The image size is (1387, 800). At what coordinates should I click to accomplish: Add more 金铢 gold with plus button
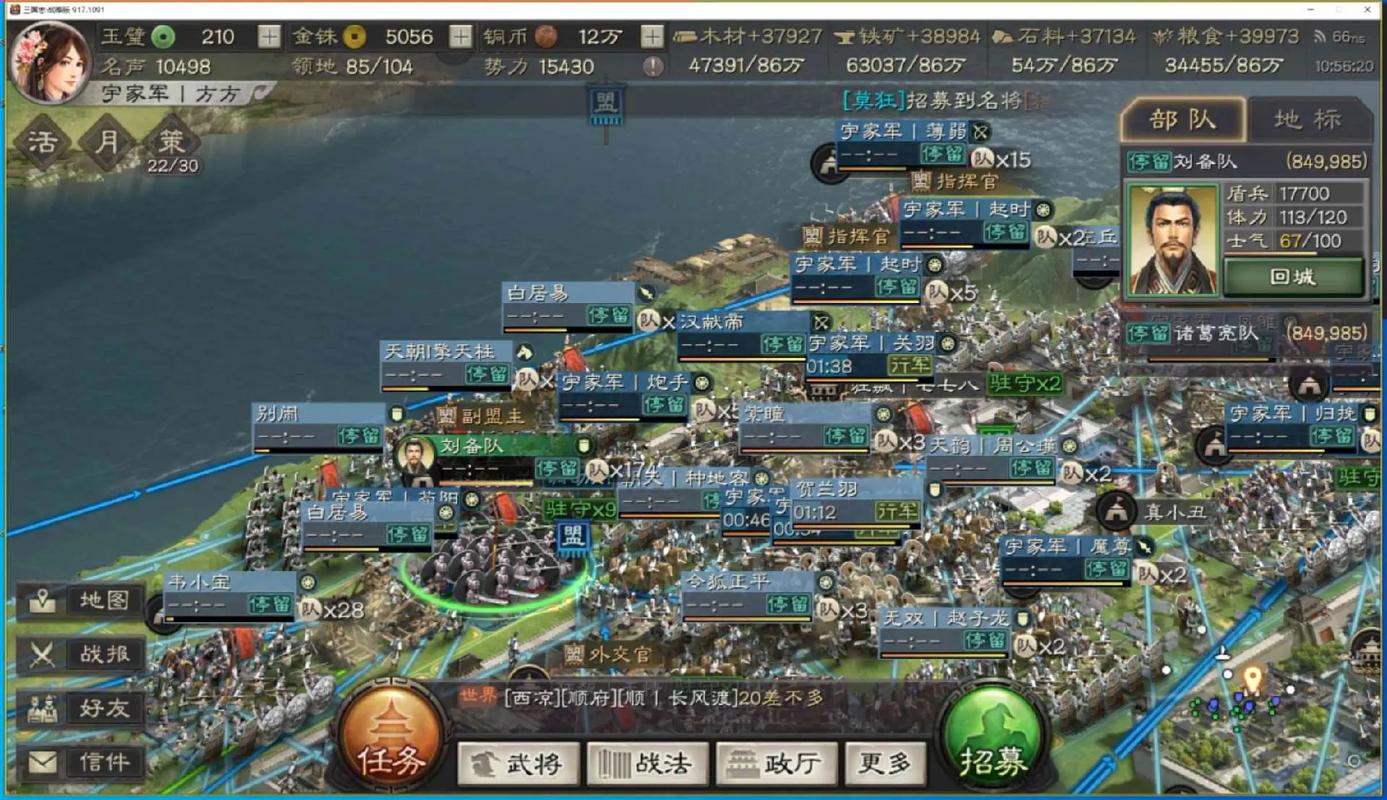pyautogui.click(x=460, y=37)
